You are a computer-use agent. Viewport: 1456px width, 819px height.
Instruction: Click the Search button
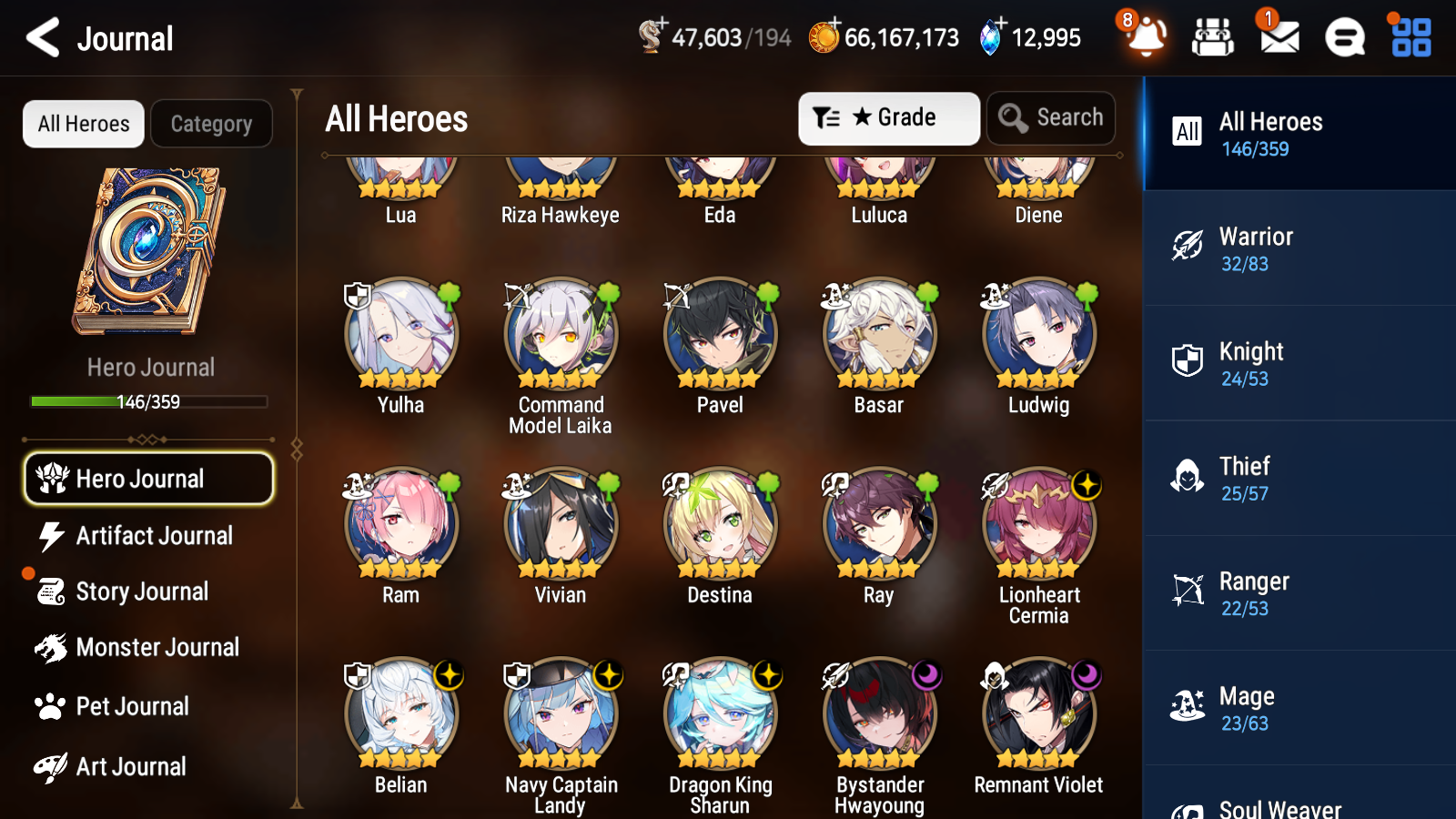click(x=1050, y=117)
